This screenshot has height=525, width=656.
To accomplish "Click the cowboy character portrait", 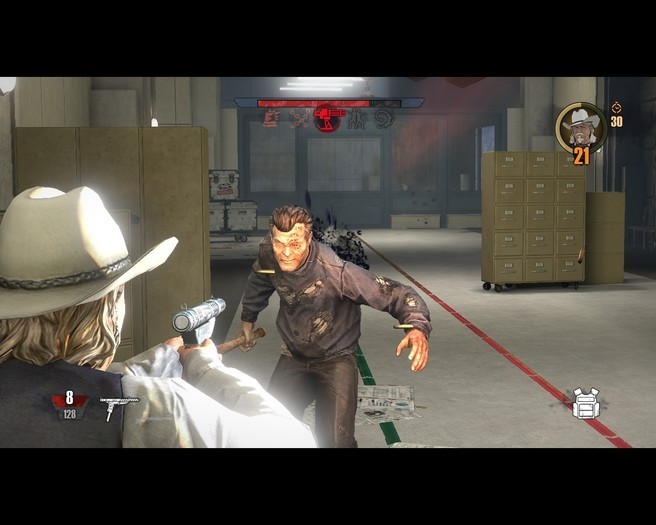I will click(580, 125).
